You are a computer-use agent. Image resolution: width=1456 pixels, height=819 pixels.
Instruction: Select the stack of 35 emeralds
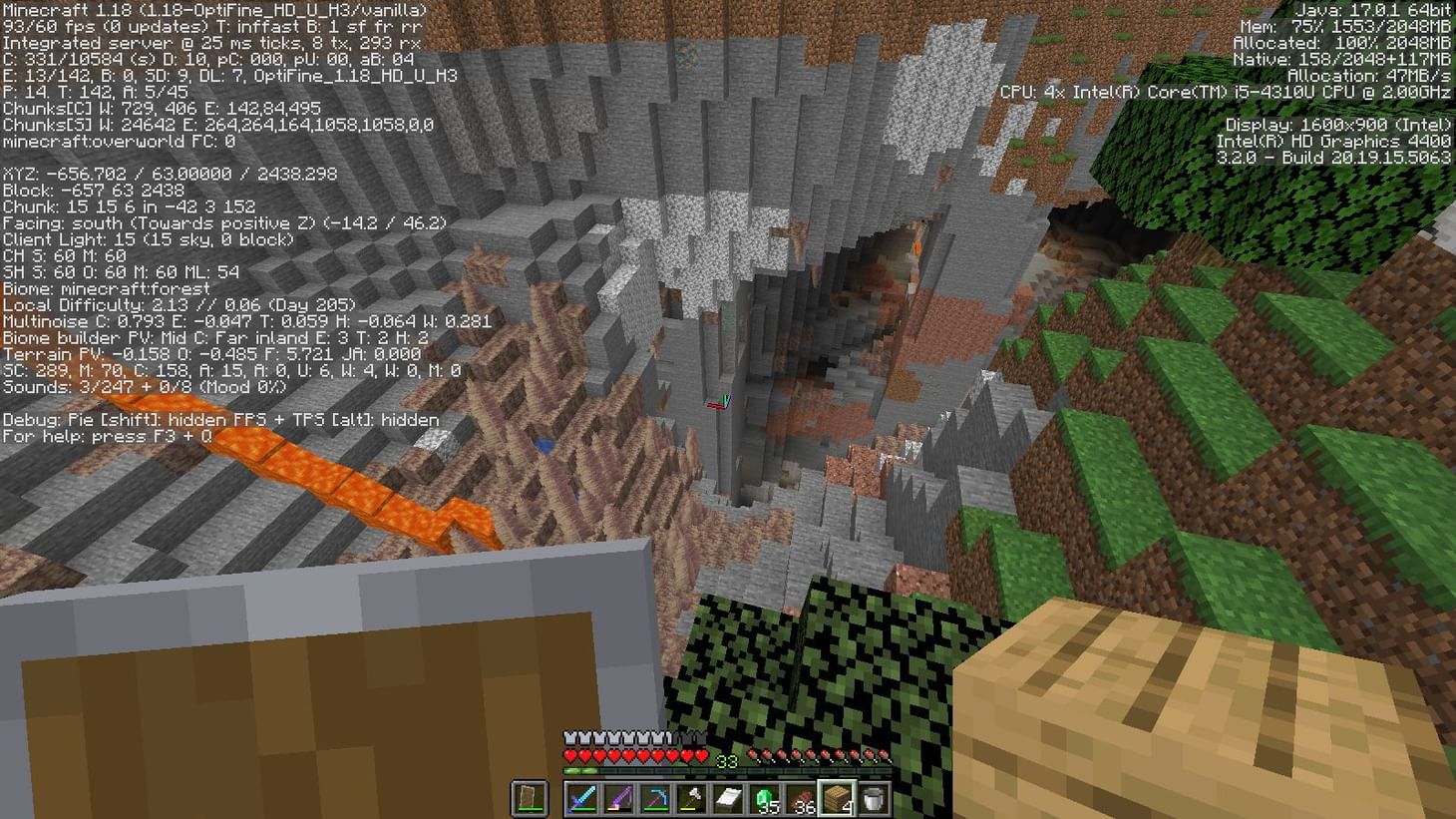click(x=764, y=798)
